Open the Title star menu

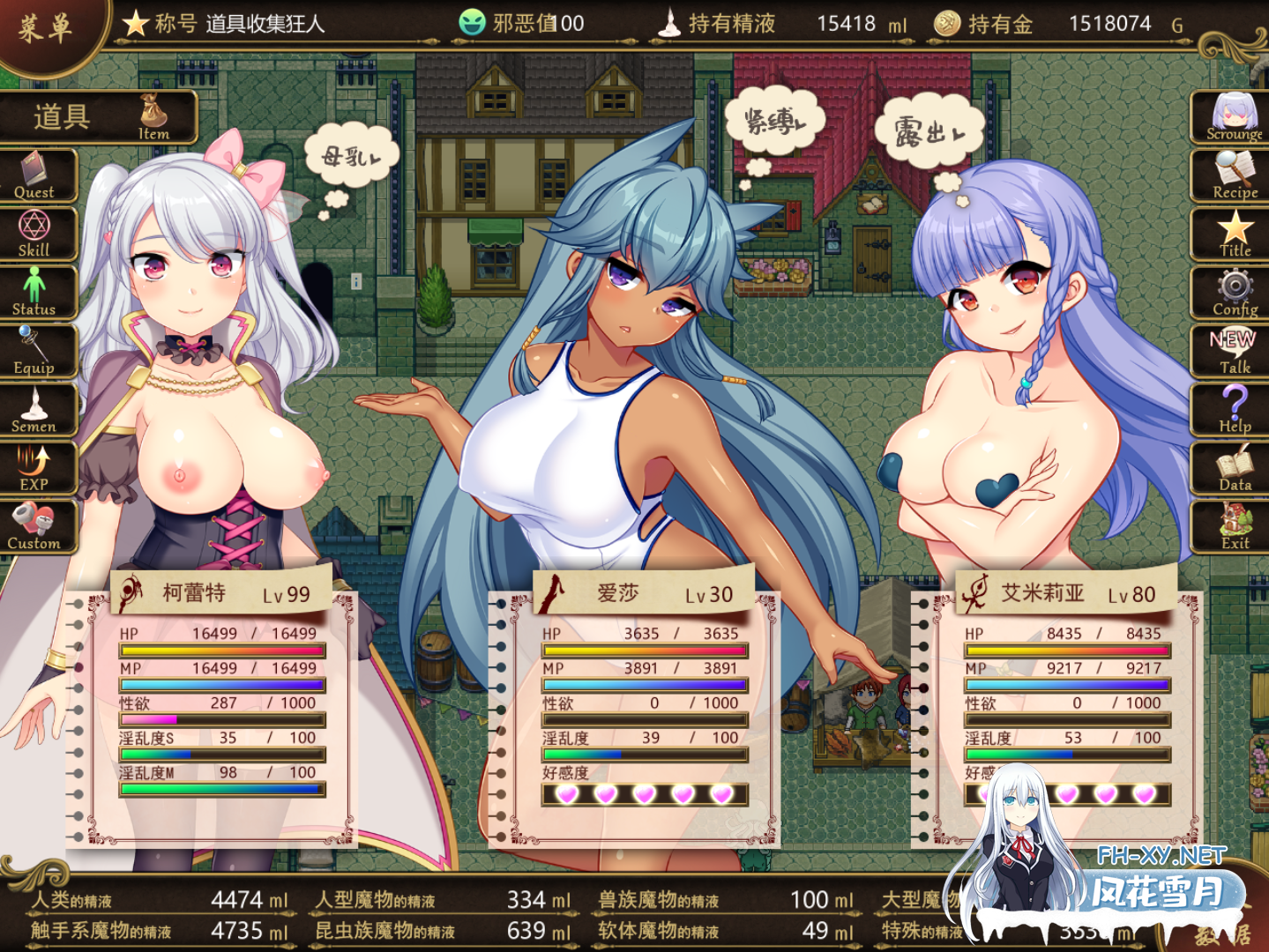click(1233, 234)
